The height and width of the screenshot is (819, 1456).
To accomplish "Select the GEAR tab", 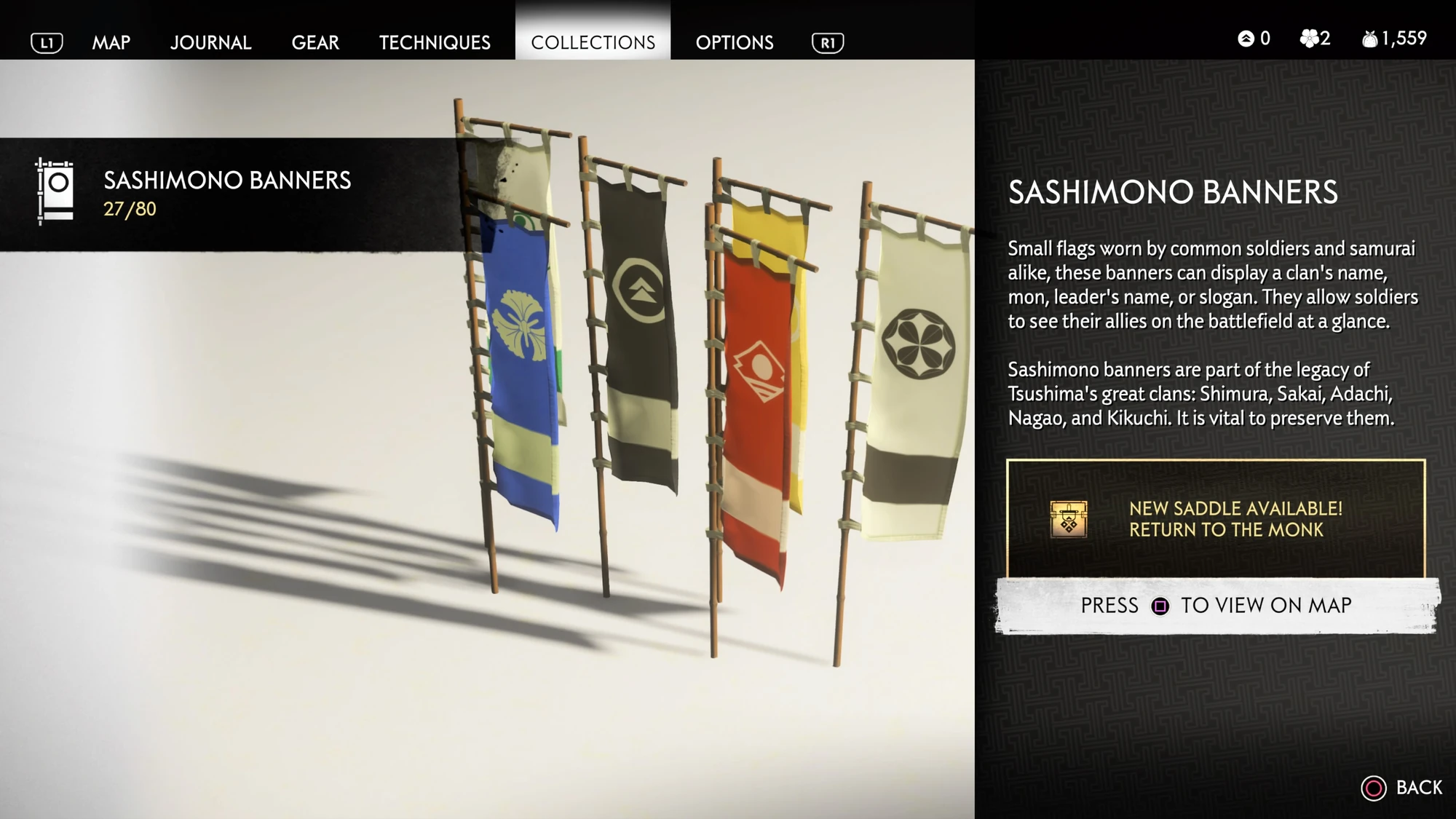I will (315, 42).
